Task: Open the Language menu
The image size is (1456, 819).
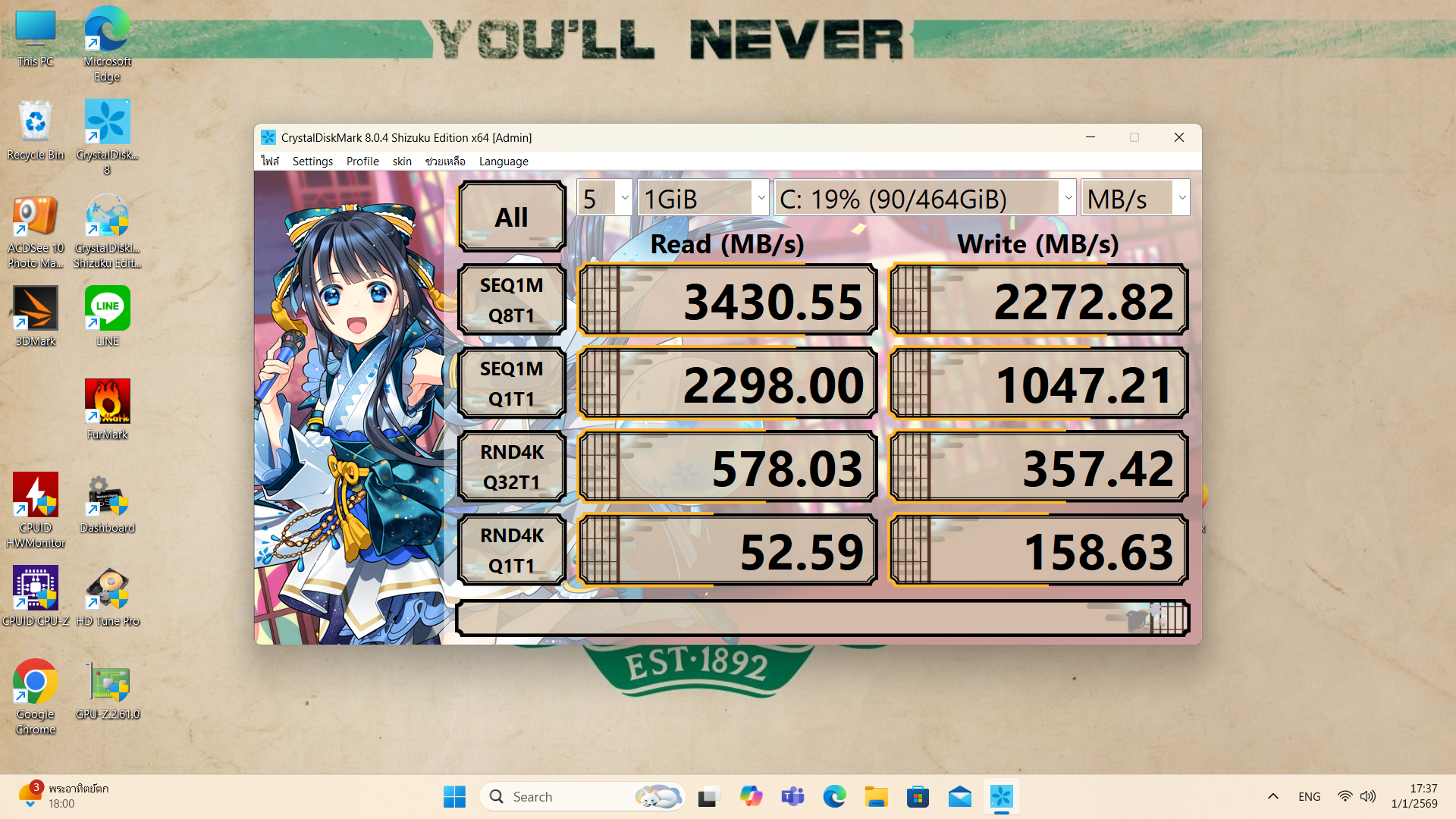Action: click(x=504, y=162)
